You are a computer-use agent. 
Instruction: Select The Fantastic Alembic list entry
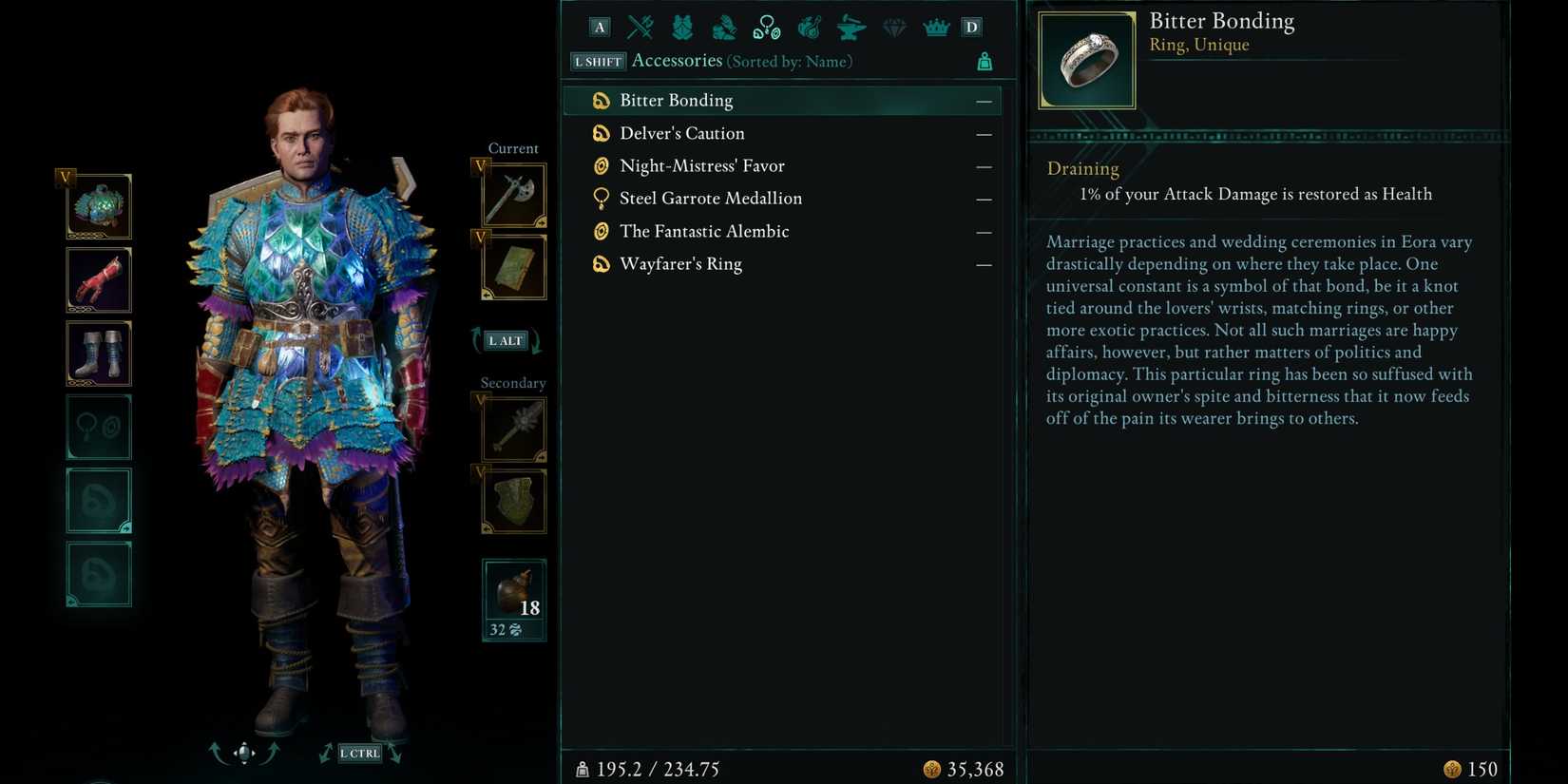click(703, 231)
